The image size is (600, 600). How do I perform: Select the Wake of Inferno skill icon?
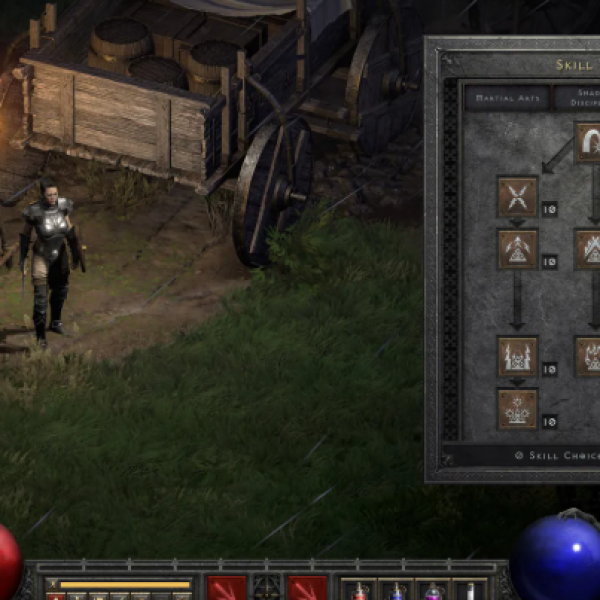(589, 356)
